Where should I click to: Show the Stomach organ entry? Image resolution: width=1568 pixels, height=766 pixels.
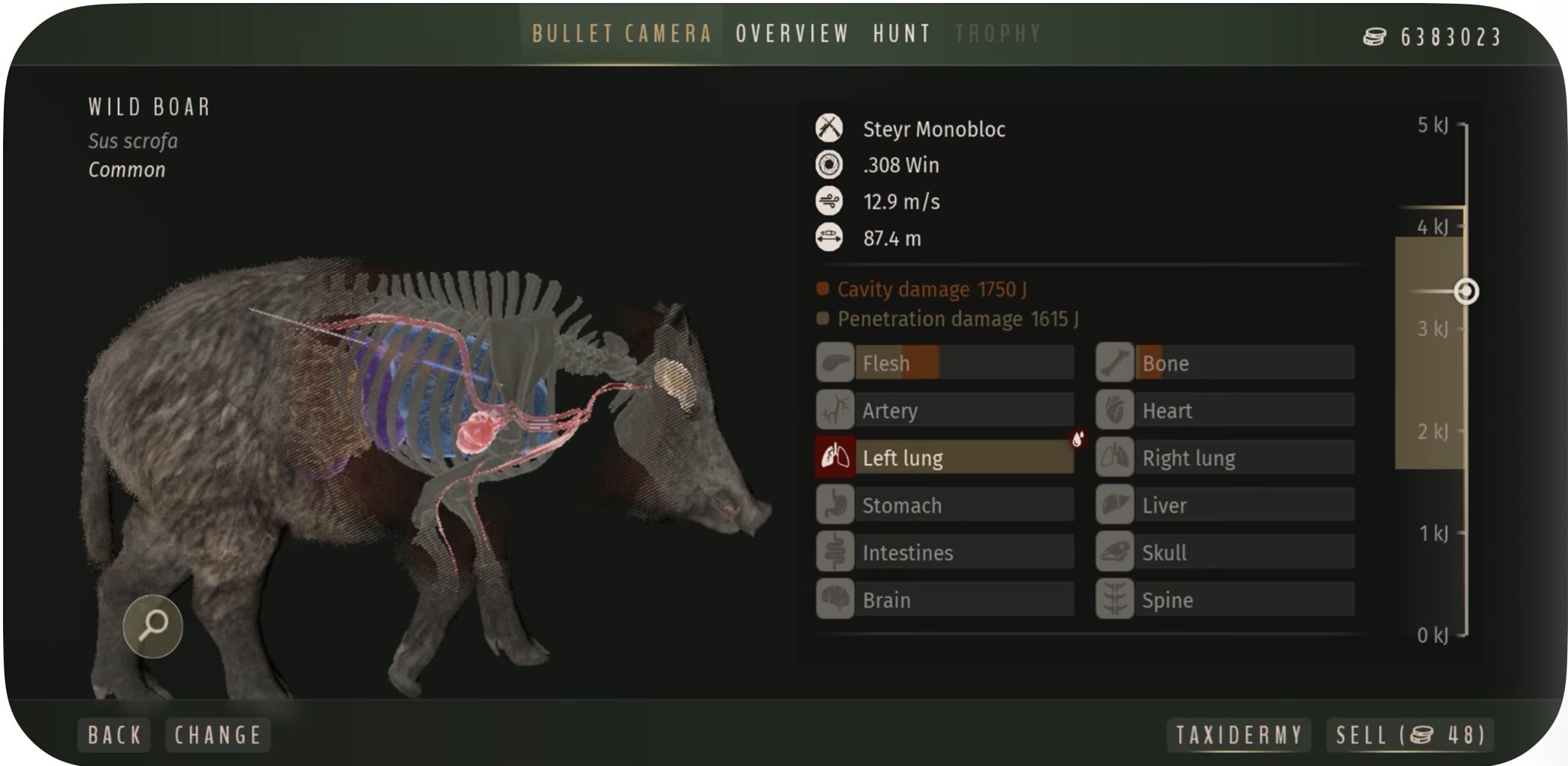(x=945, y=505)
